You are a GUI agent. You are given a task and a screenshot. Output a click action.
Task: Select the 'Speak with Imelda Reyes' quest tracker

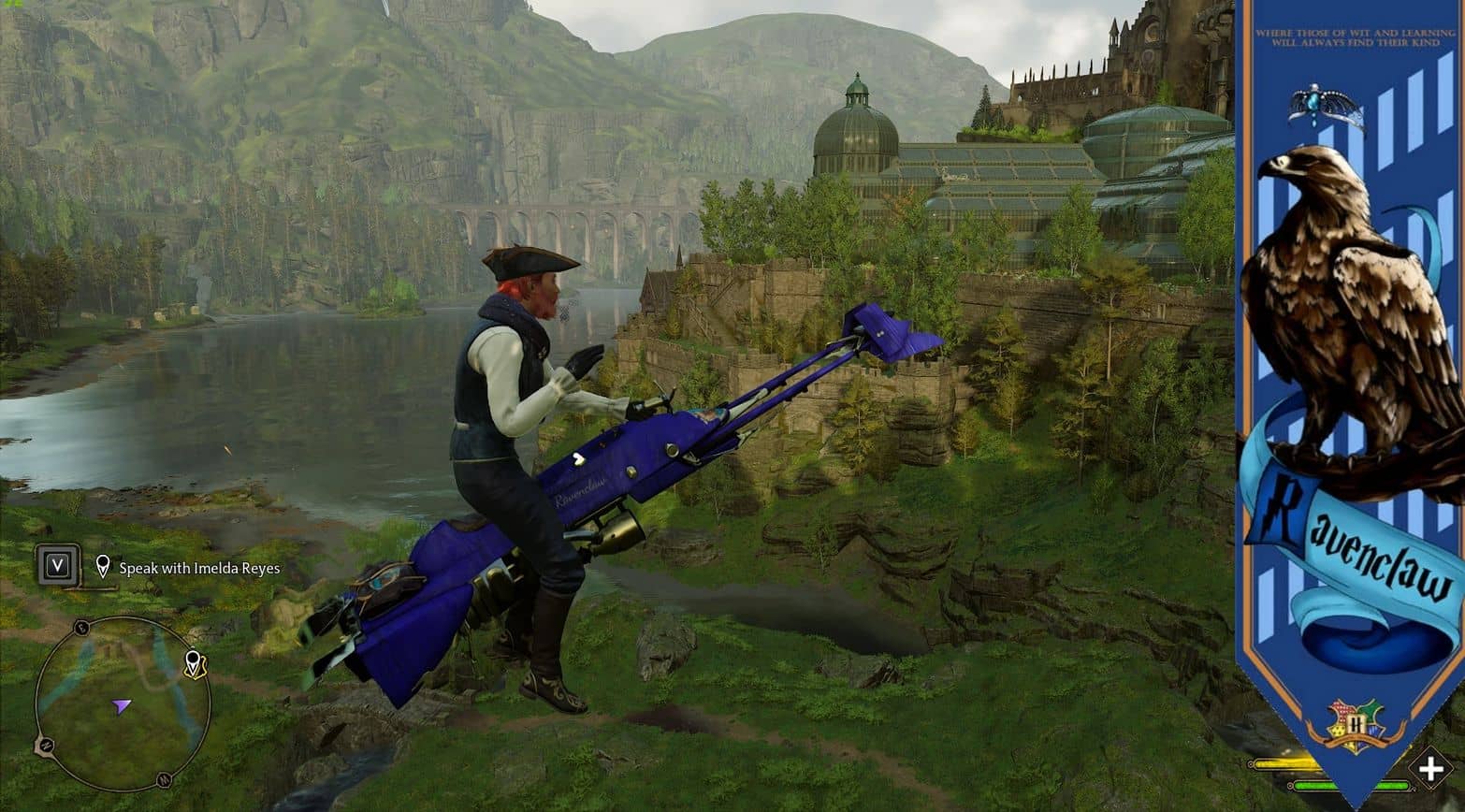click(x=198, y=568)
